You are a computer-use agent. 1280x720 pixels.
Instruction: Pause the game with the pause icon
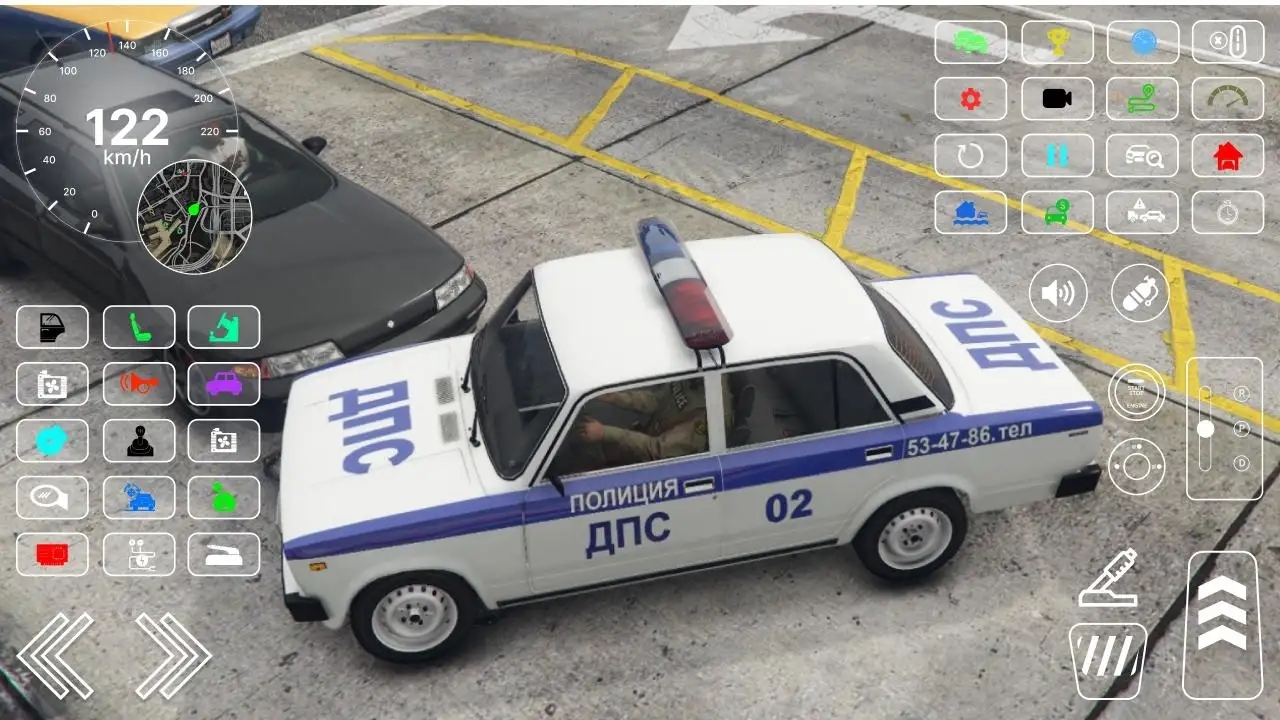(x=1057, y=156)
